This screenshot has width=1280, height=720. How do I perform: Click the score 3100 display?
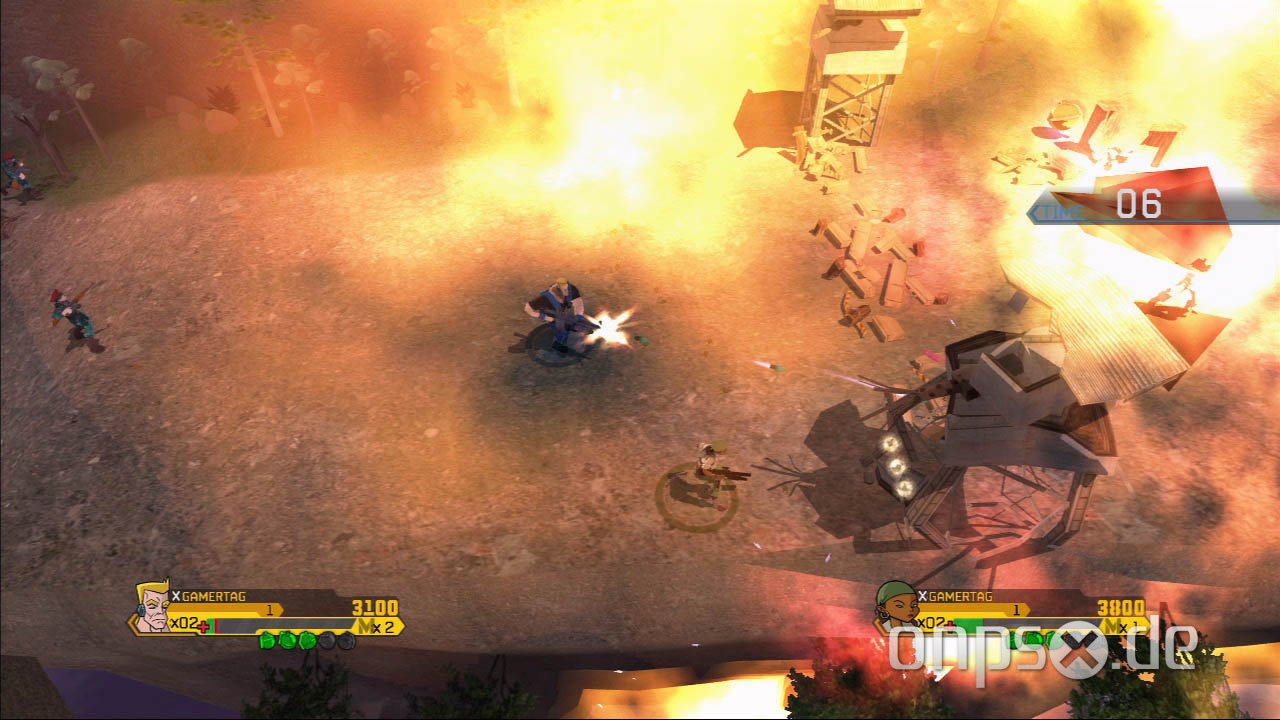pyautogui.click(x=375, y=607)
